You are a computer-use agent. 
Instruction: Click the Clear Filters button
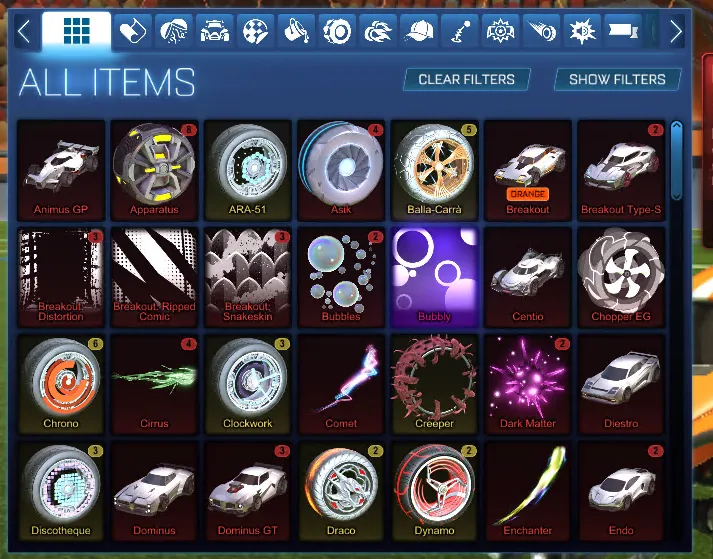(x=466, y=79)
